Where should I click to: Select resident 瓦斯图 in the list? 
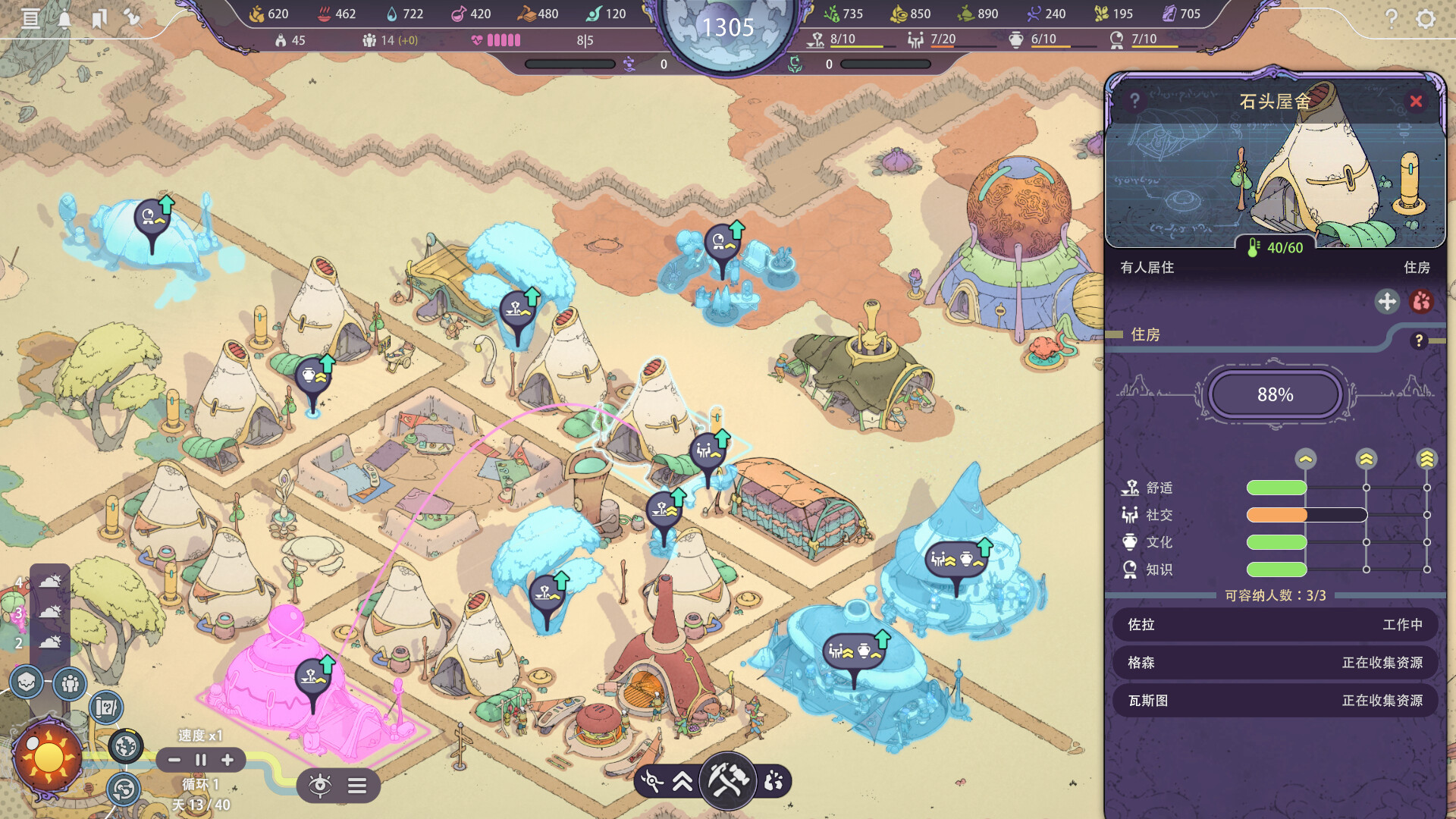[1275, 700]
